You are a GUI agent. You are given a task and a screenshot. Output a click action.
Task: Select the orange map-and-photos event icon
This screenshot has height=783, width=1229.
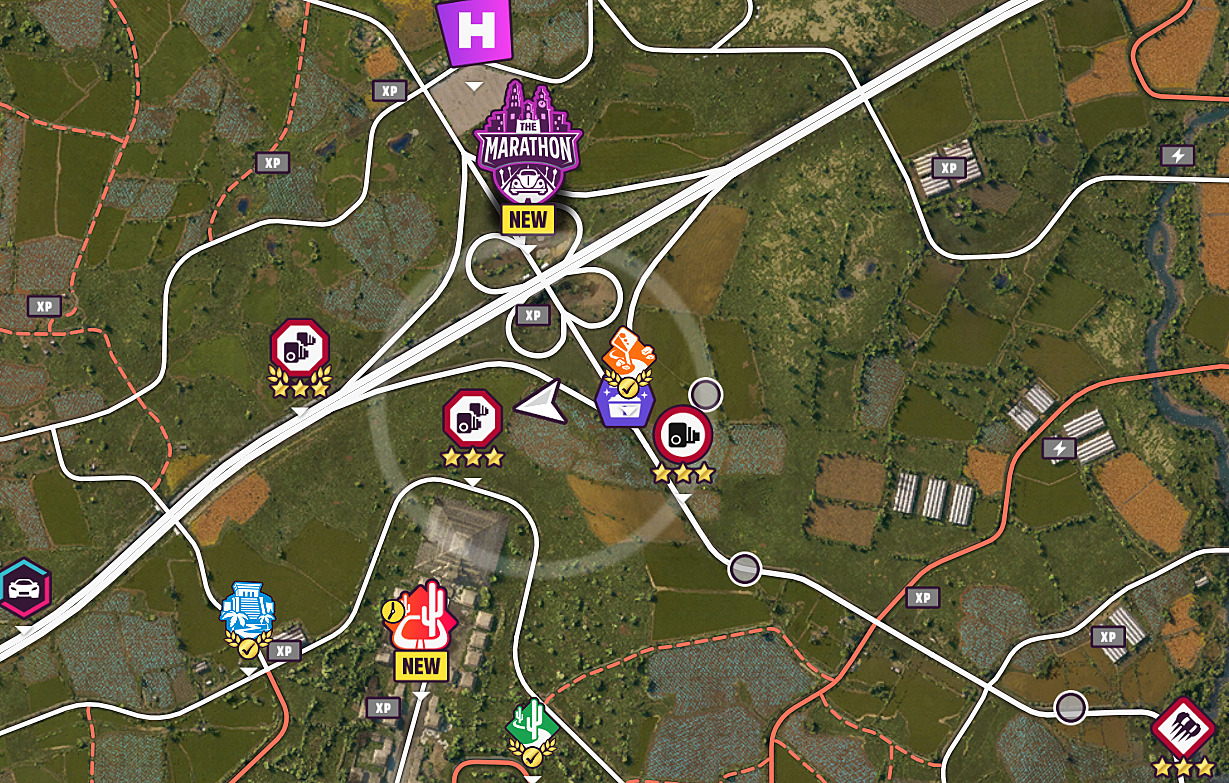tap(632, 353)
